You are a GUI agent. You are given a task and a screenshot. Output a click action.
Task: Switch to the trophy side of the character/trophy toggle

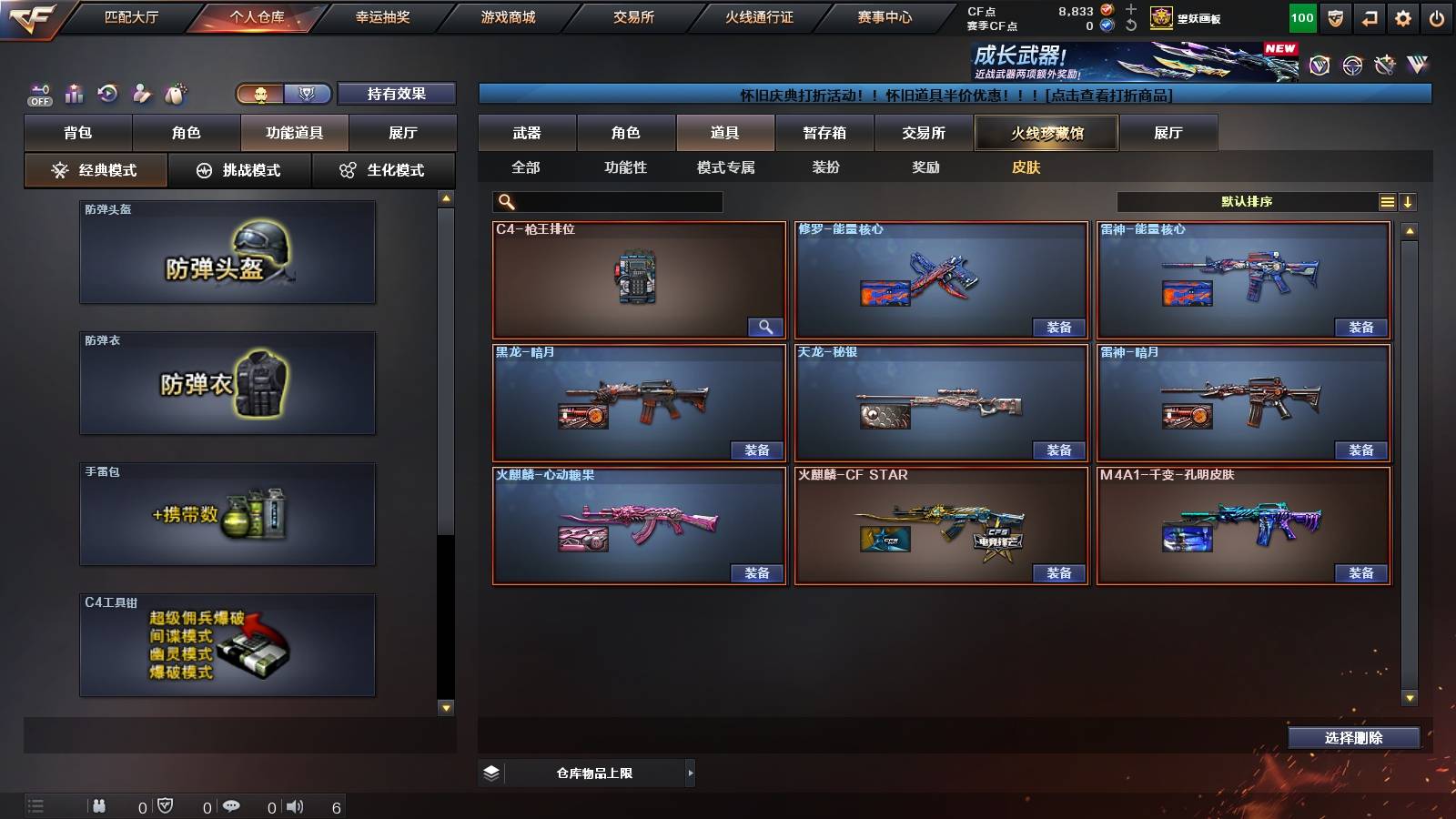[x=307, y=94]
